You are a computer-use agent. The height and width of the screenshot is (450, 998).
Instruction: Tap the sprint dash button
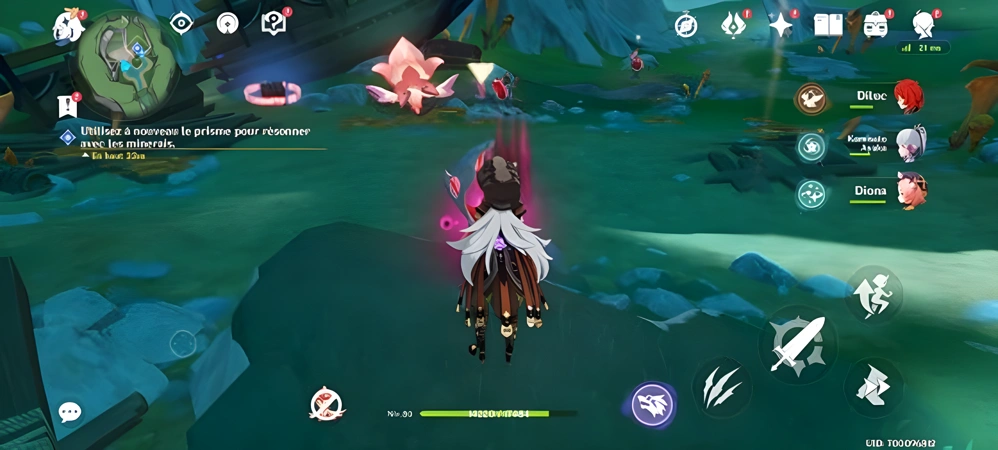[x=873, y=387]
